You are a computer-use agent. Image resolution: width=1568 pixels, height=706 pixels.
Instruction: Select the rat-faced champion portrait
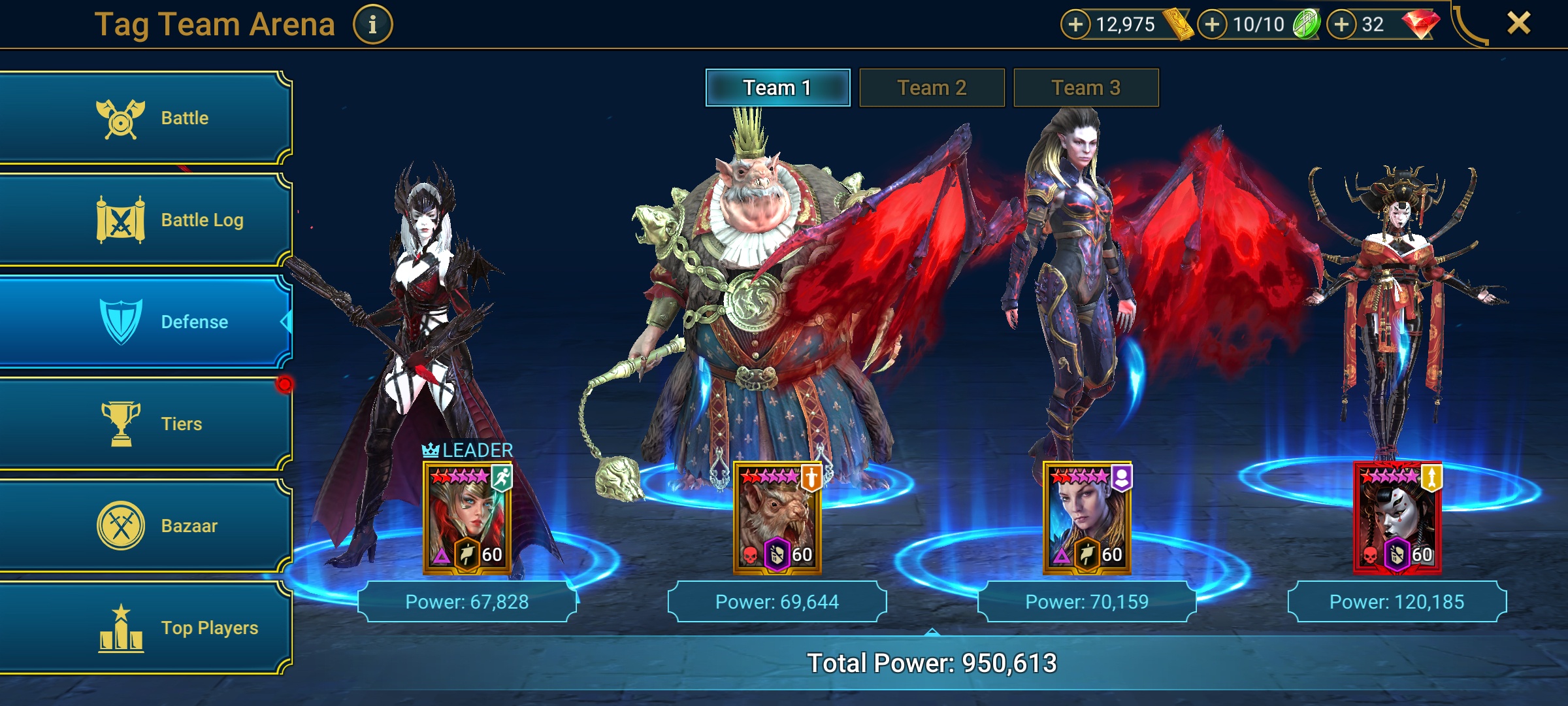[x=777, y=518]
